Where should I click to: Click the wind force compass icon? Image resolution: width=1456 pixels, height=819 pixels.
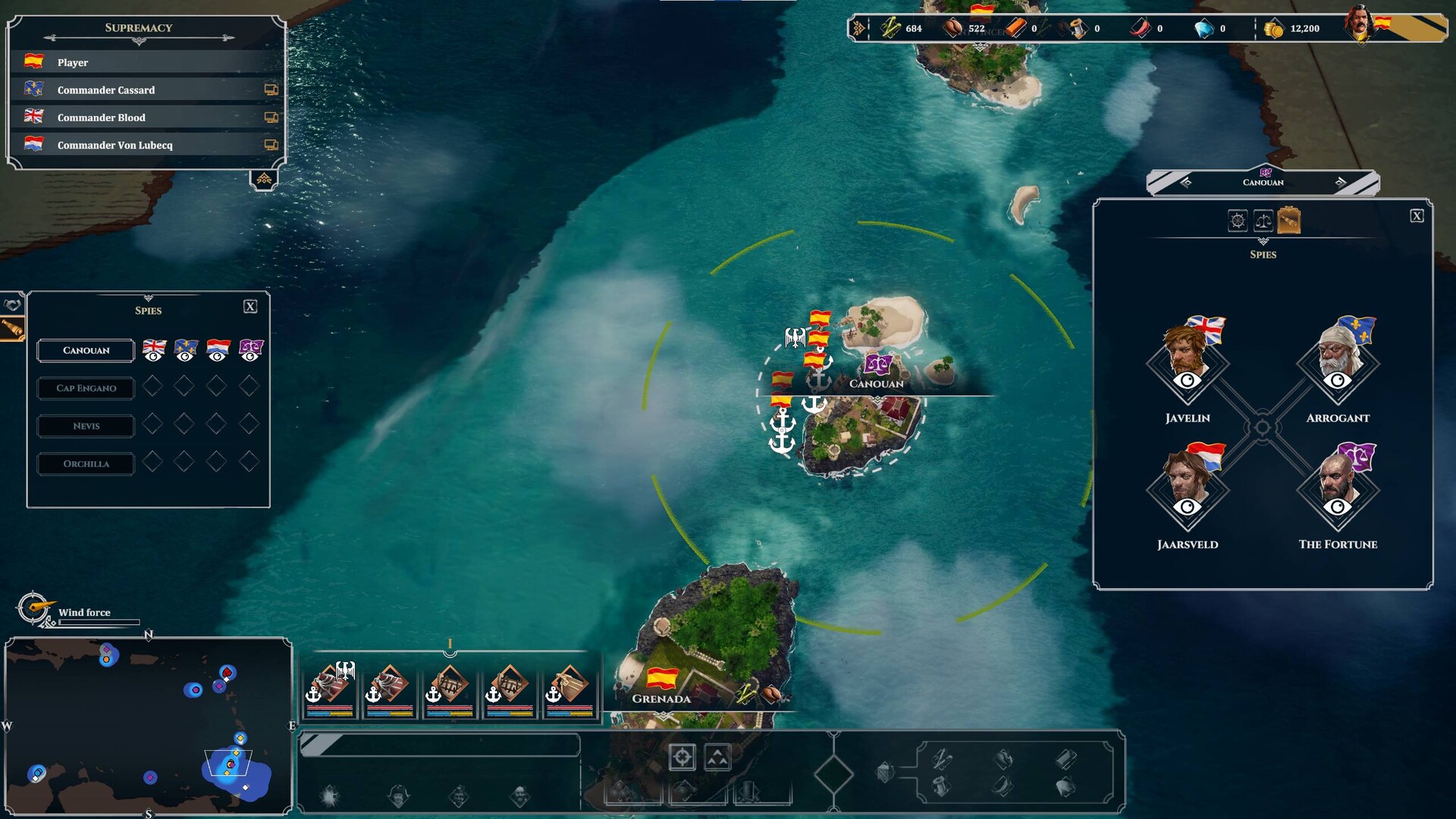point(32,609)
